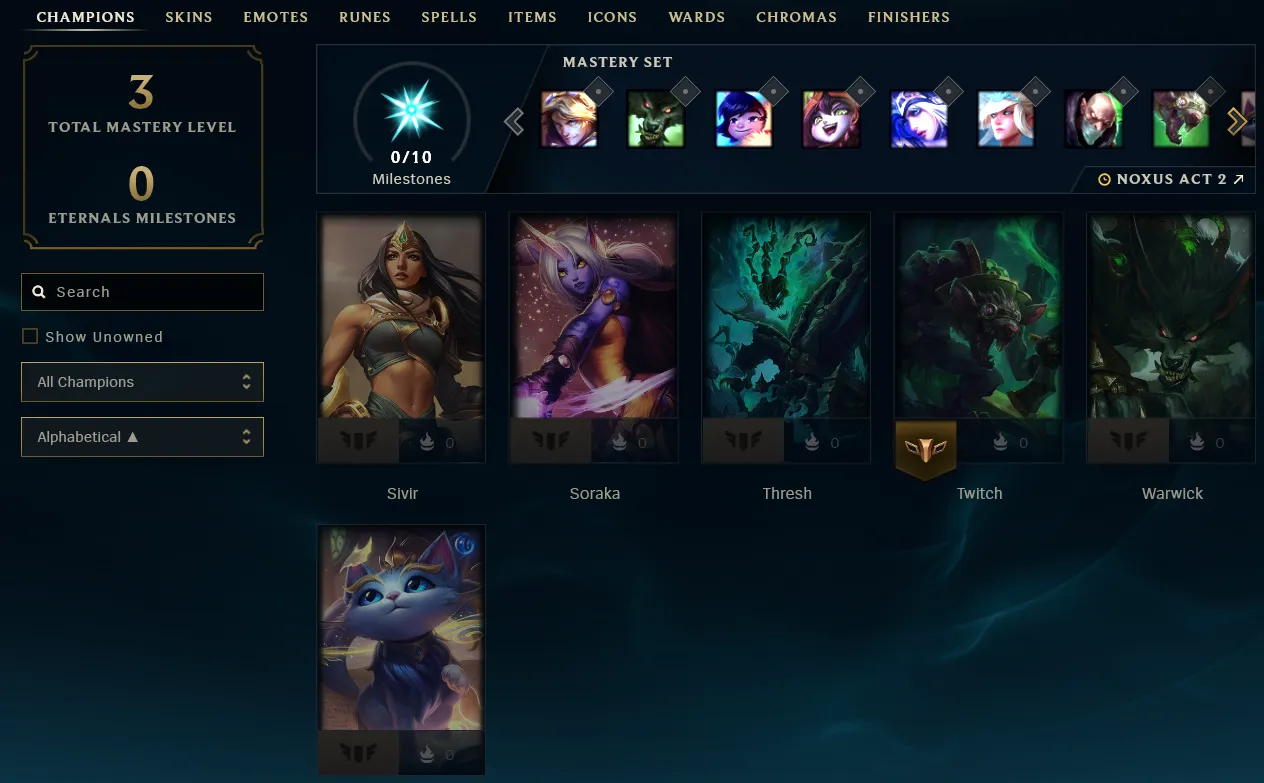Click the Mastery Set right arrow
The width and height of the screenshot is (1264, 783).
(1237, 122)
